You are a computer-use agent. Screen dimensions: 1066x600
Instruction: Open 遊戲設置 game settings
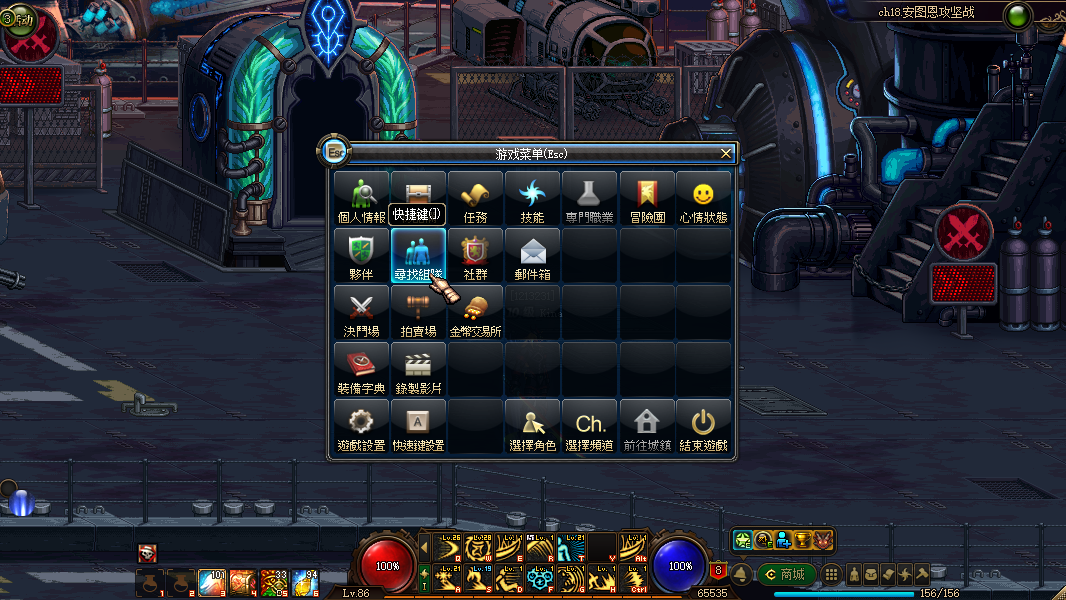pyautogui.click(x=361, y=426)
